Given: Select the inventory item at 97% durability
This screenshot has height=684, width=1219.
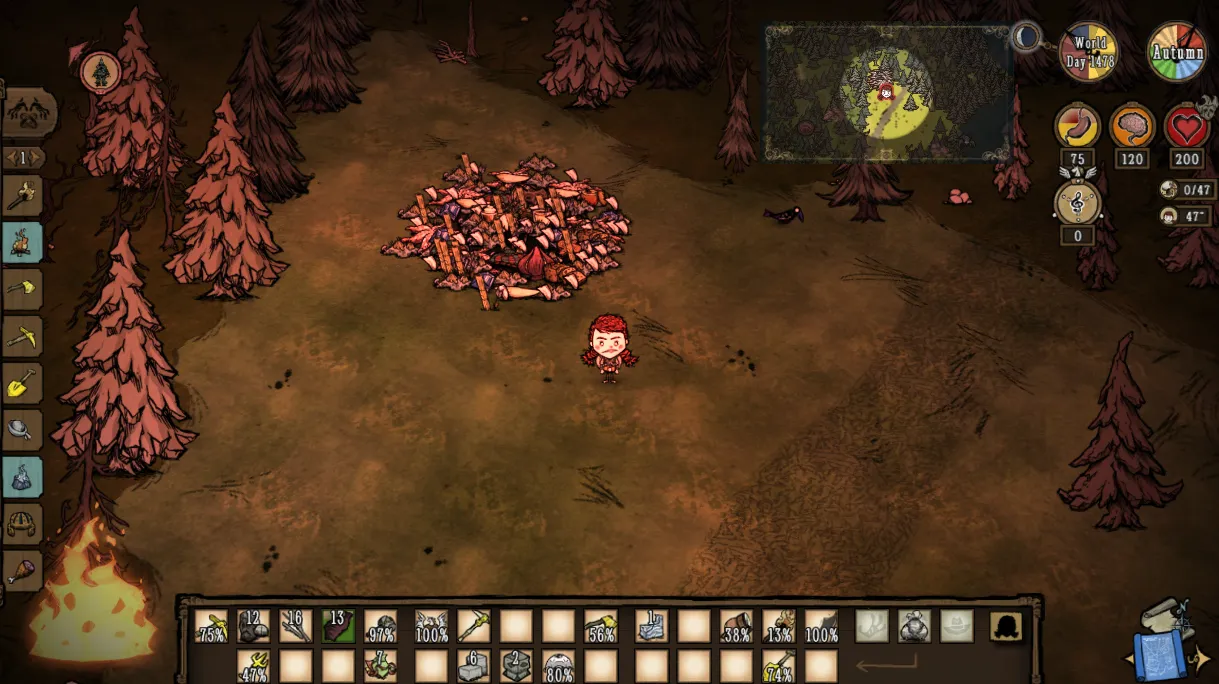Looking at the screenshot, I should pos(380,626).
